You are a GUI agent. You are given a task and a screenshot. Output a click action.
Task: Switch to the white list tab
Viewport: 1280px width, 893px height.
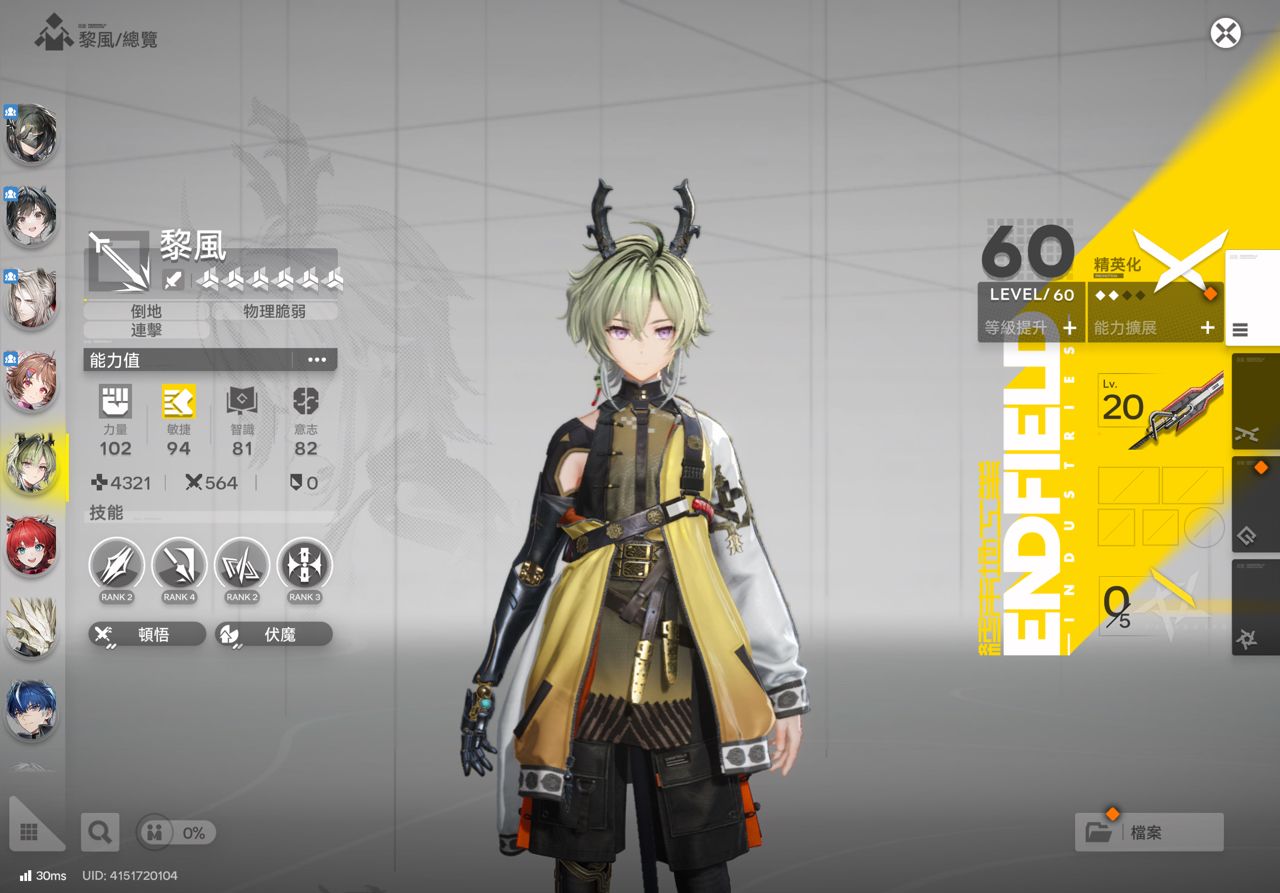(x=1251, y=298)
